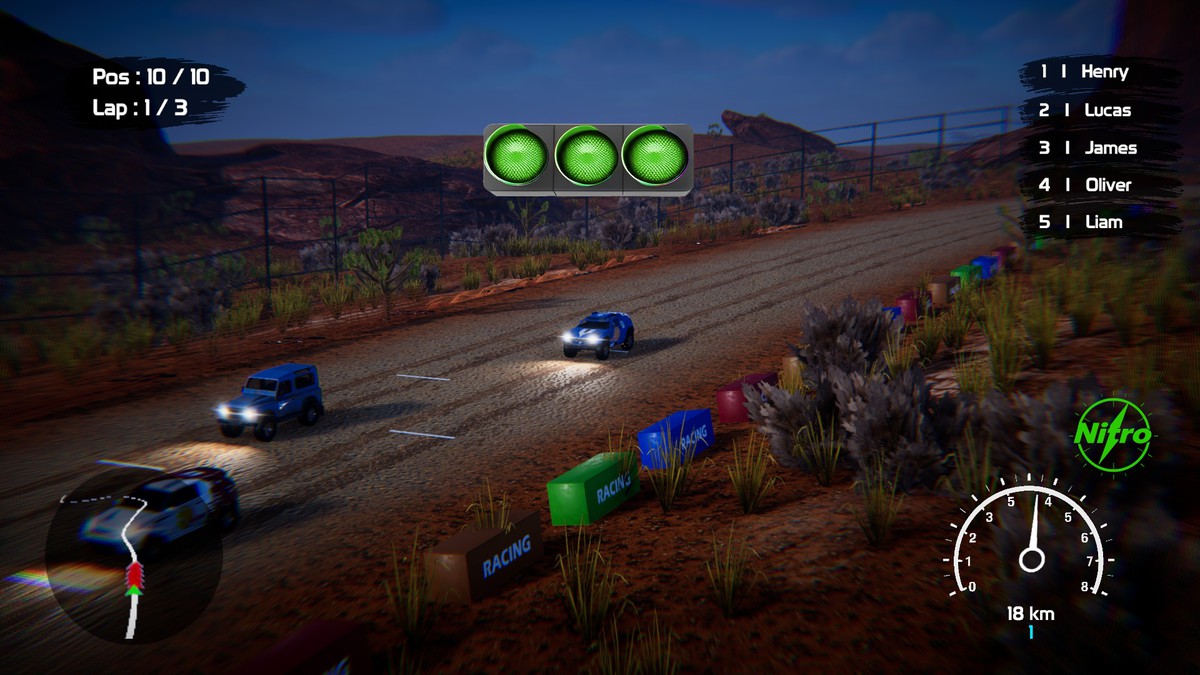Image resolution: width=1200 pixels, height=675 pixels.
Task: Click Liam's row in the leaderboard
Action: coord(1095,222)
